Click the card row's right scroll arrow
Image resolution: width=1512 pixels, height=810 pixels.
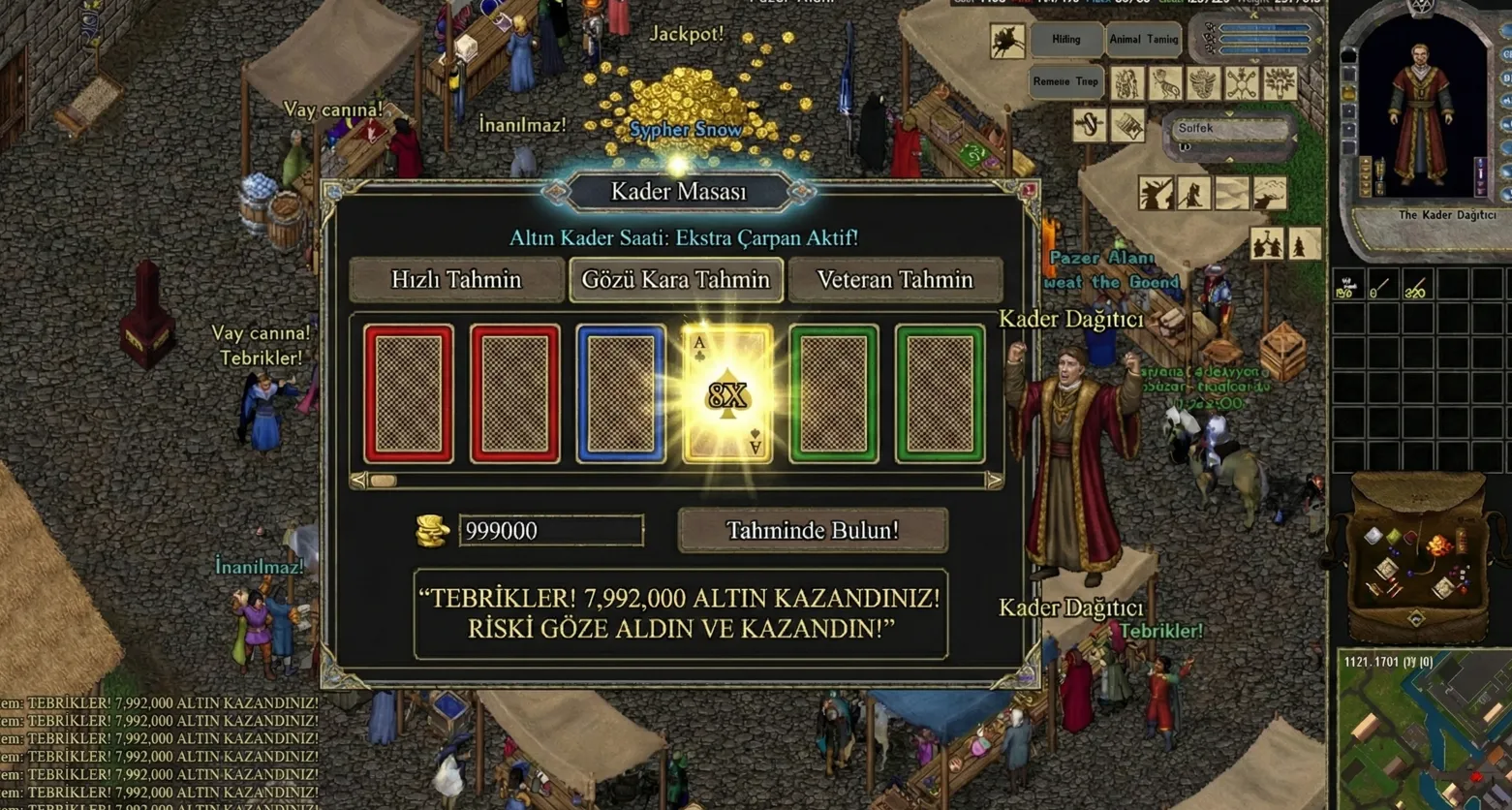(993, 481)
